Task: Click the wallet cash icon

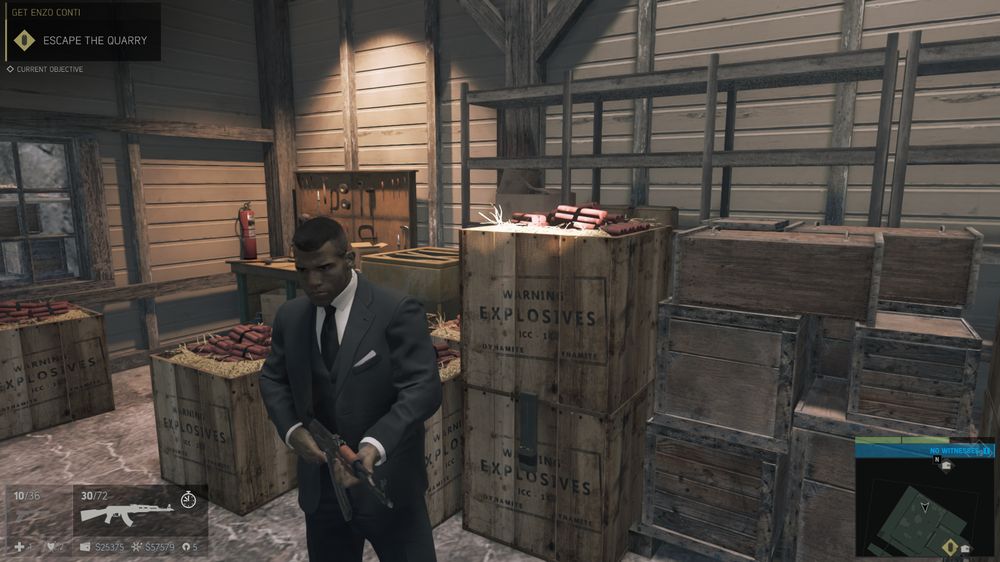Action: [x=85, y=547]
